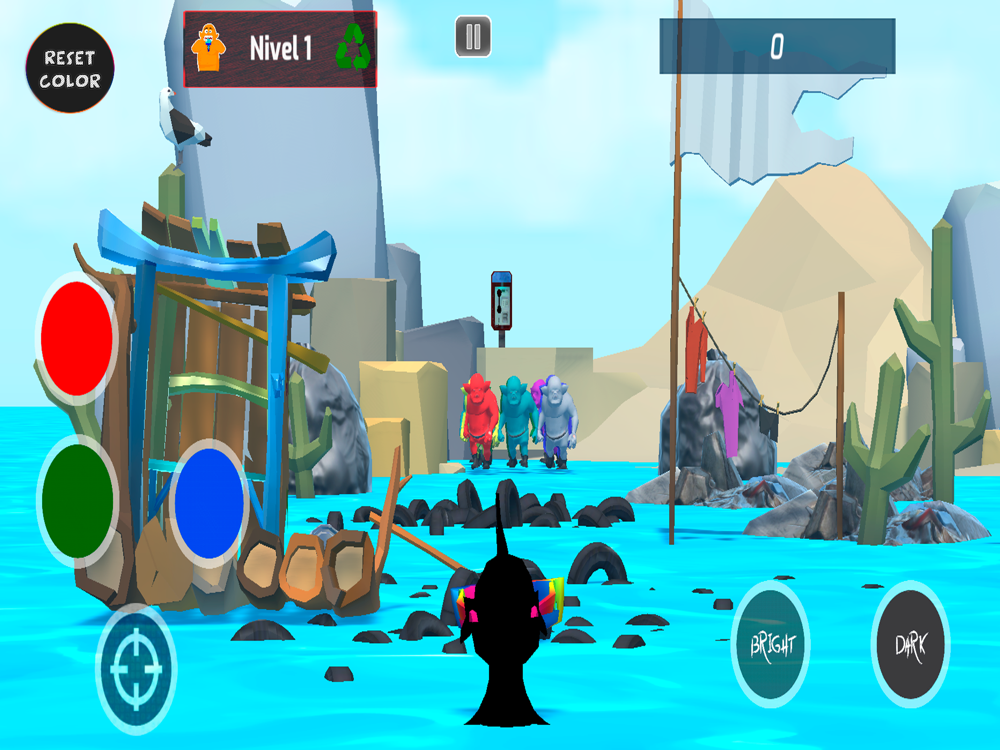Click the Reset Color button
The width and height of the screenshot is (1000, 750).
click(x=70, y=68)
